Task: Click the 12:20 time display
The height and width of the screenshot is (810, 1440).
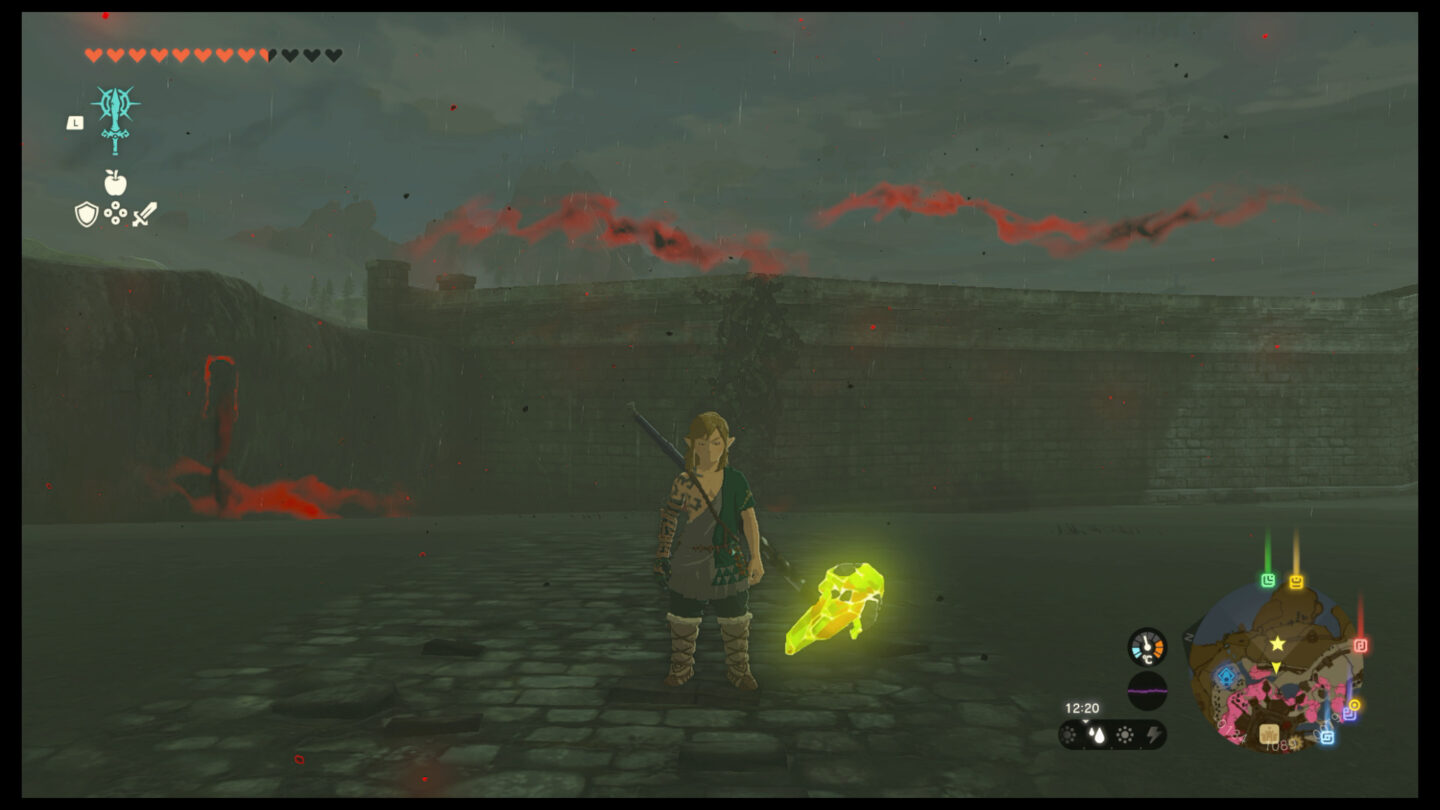Action: 1082,708
